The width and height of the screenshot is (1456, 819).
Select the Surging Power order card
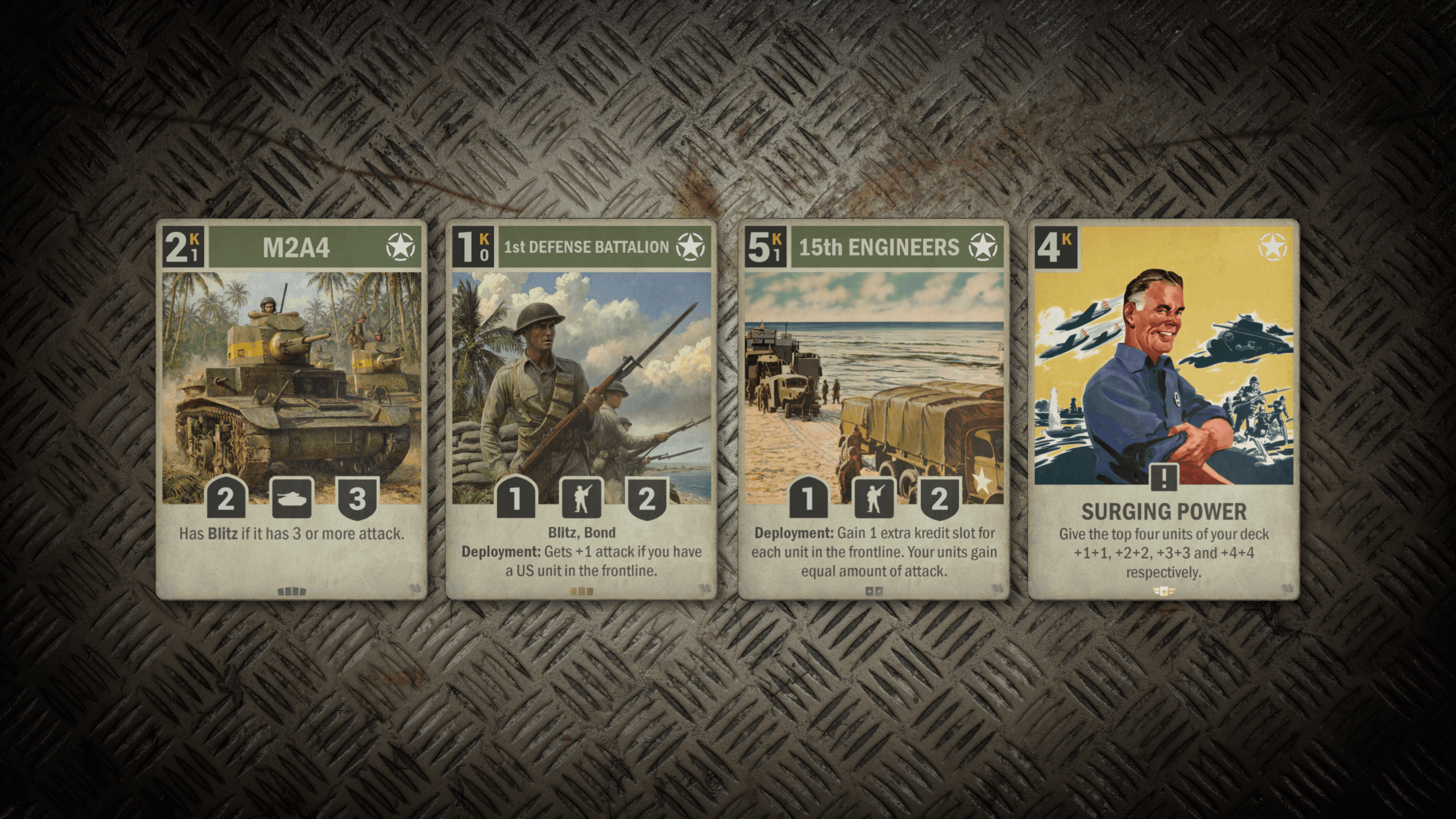coord(1163,409)
